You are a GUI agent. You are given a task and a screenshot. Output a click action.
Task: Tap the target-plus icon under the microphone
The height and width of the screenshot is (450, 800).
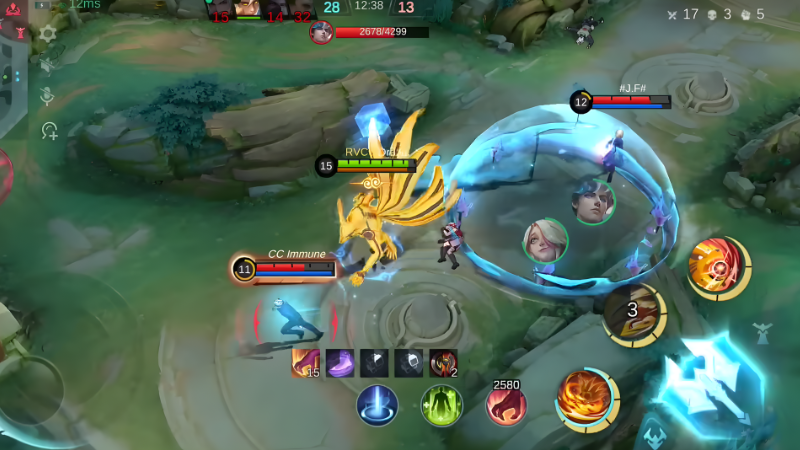pos(49,130)
